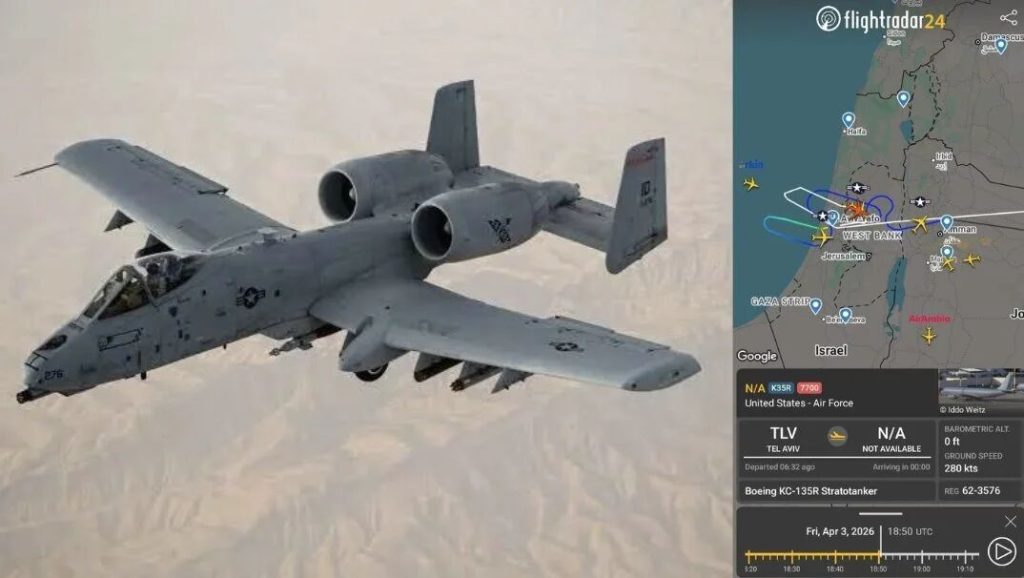This screenshot has width=1024, height=578.
Task: Click the yellow Air Arabia plane icon
Action: [x=929, y=335]
